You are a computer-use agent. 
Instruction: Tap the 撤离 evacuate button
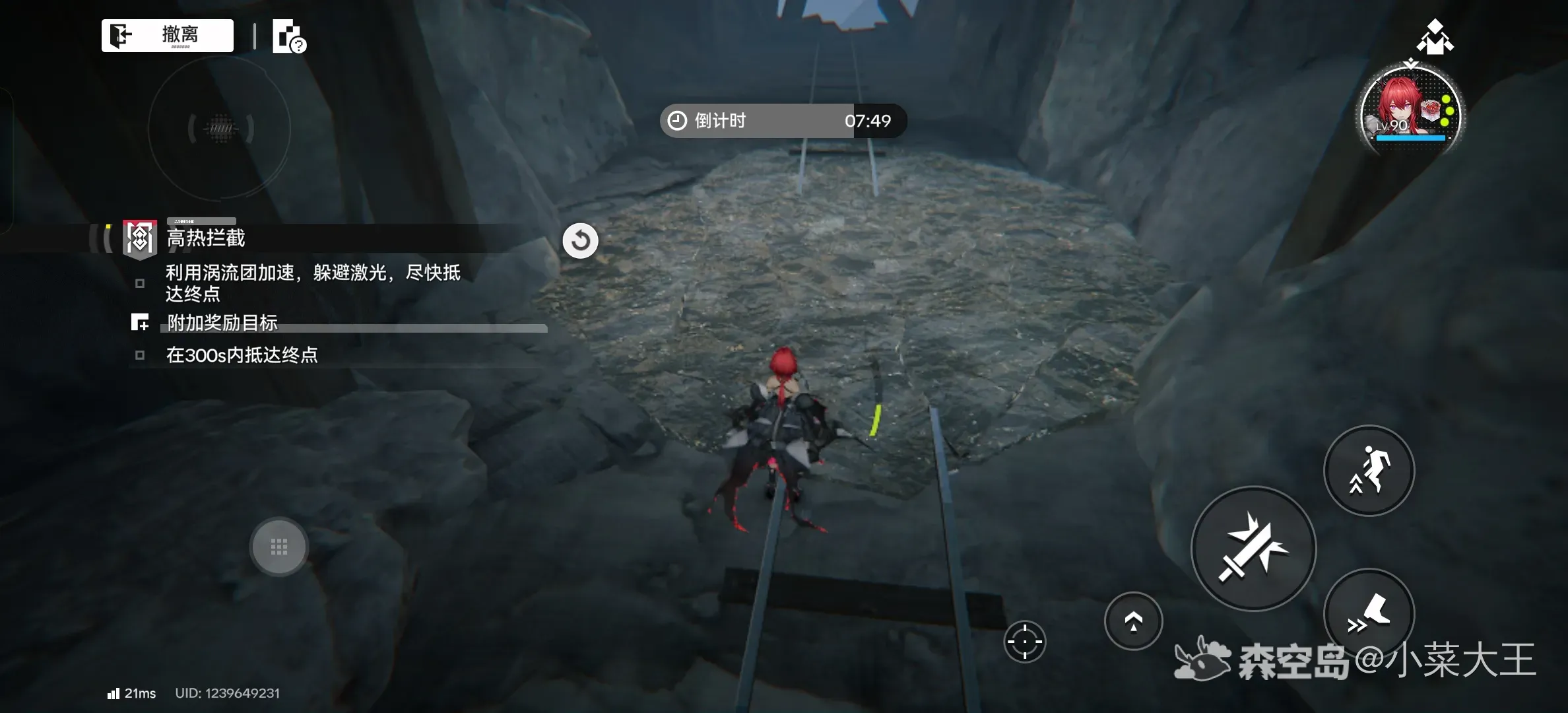tap(168, 35)
